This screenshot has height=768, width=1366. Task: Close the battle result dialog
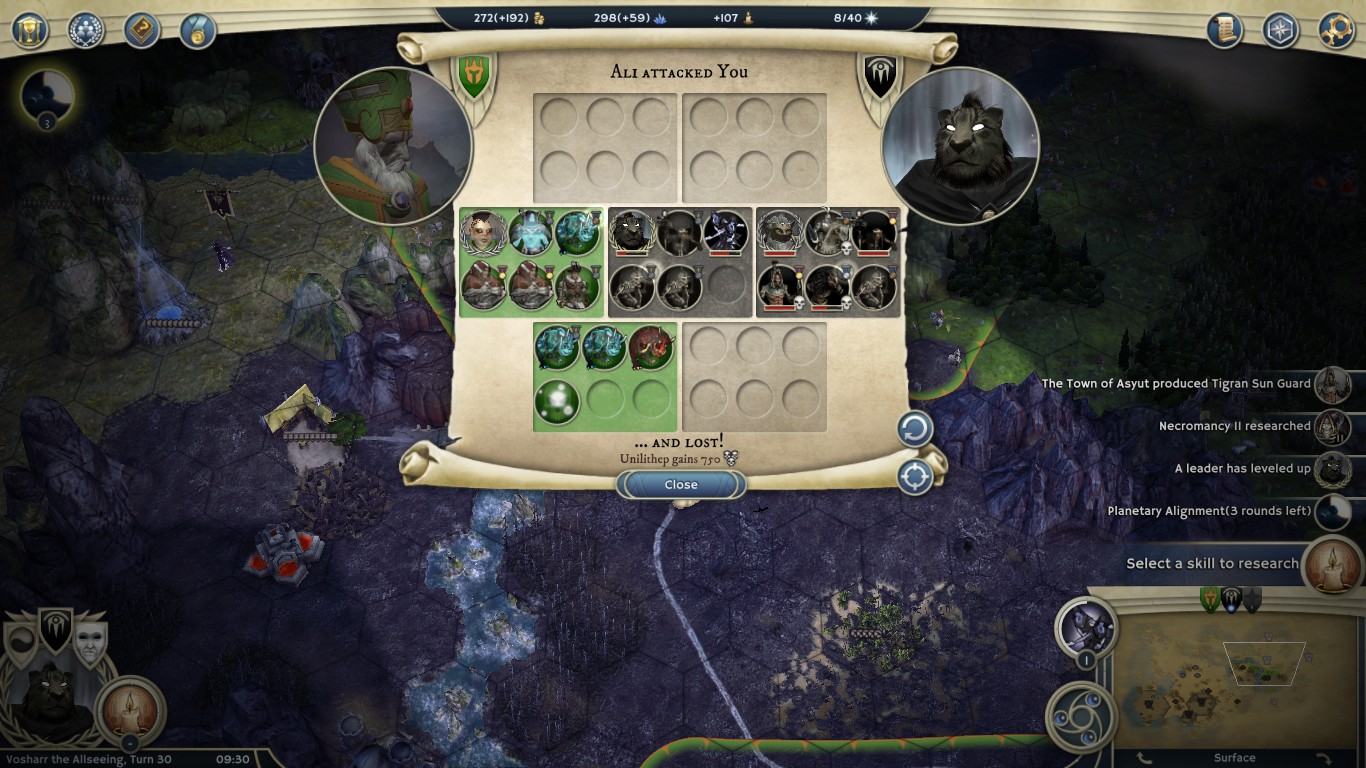click(681, 485)
